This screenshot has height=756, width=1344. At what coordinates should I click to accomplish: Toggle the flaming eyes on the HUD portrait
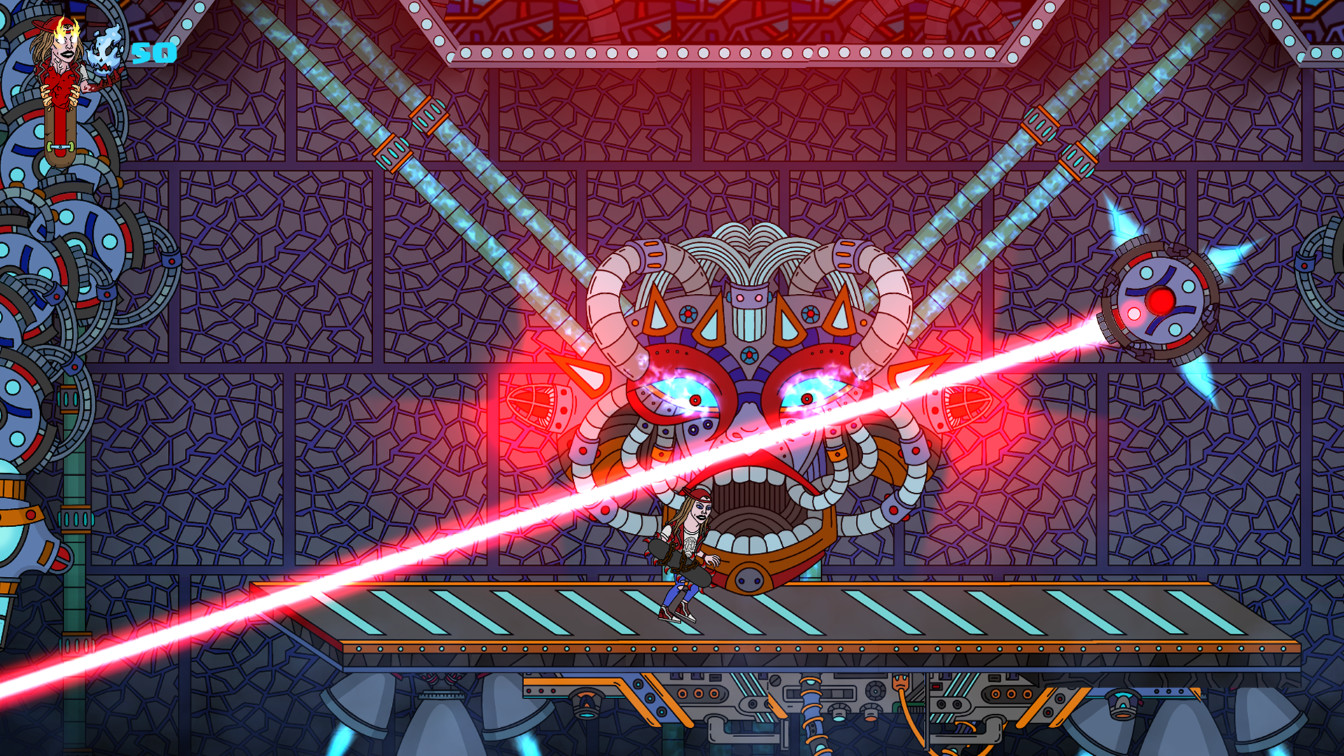[66, 36]
